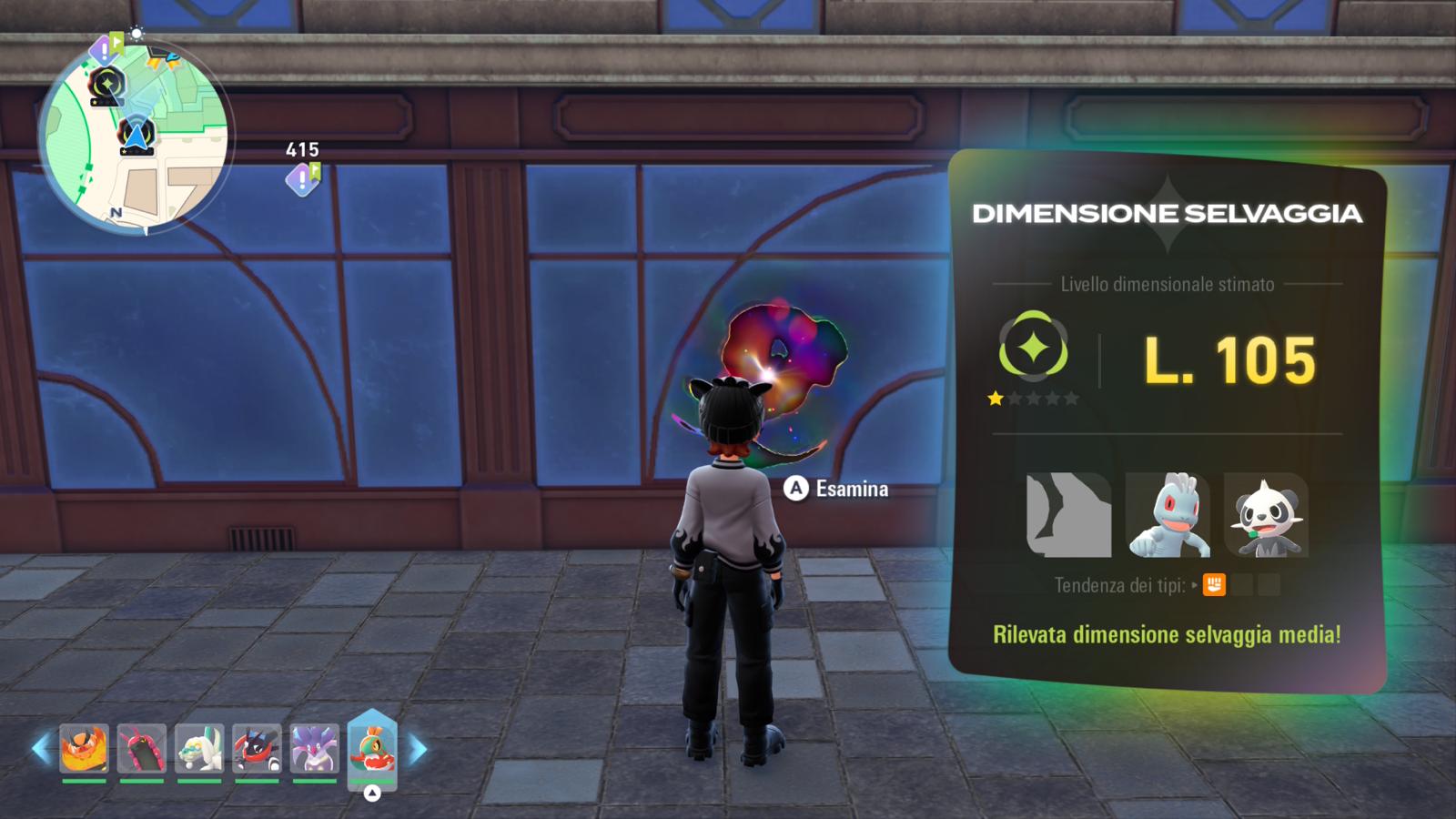The height and width of the screenshot is (819, 1456).
Task: Click the green wild dimension emblem
Action: pyautogui.click(x=1033, y=347)
